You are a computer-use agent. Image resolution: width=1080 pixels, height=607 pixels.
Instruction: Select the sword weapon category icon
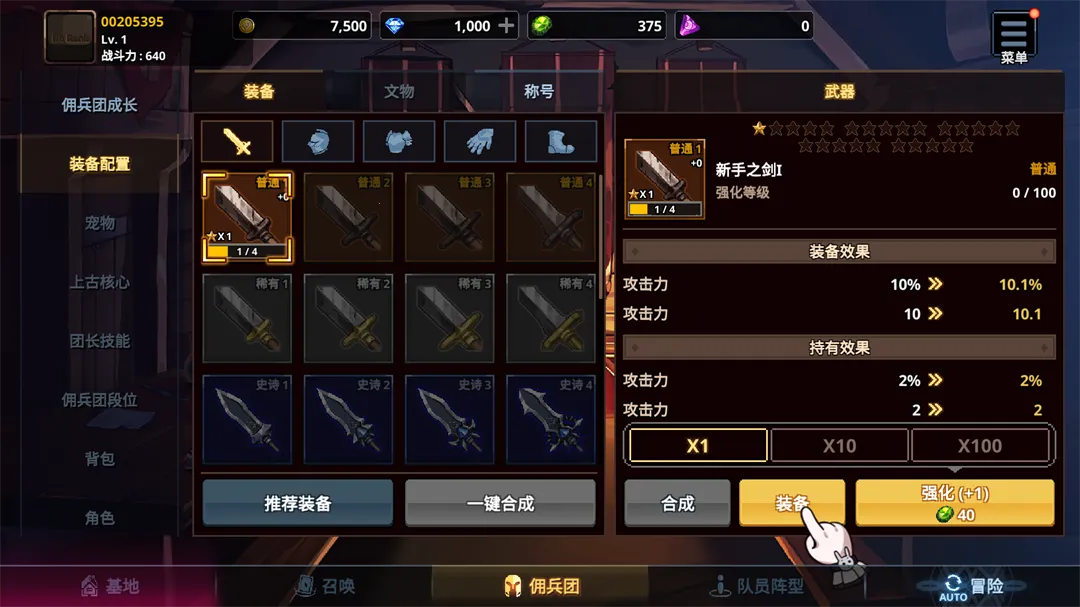click(237, 142)
